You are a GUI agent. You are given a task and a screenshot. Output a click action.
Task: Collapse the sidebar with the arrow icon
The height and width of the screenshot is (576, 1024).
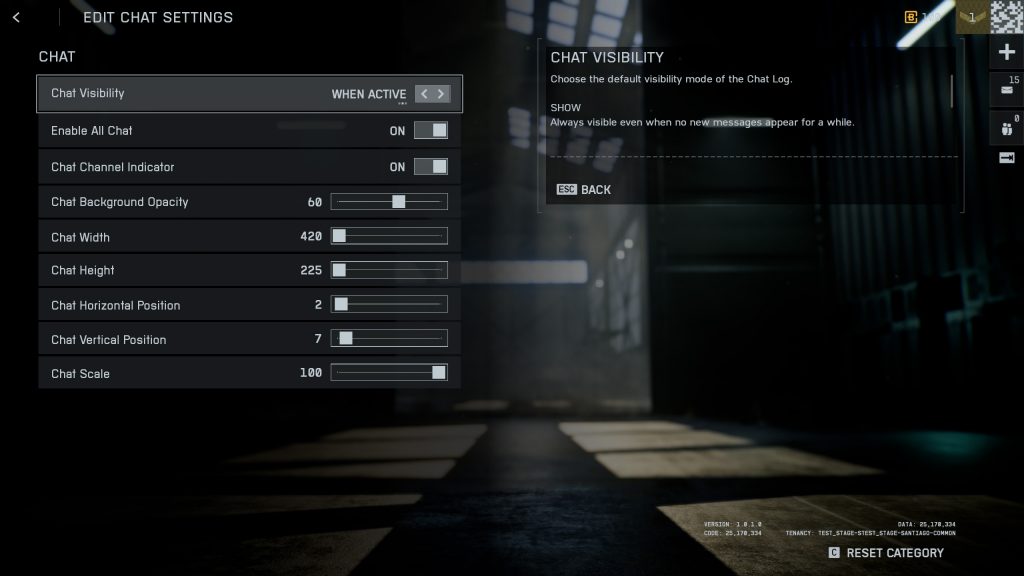coord(1006,158)
